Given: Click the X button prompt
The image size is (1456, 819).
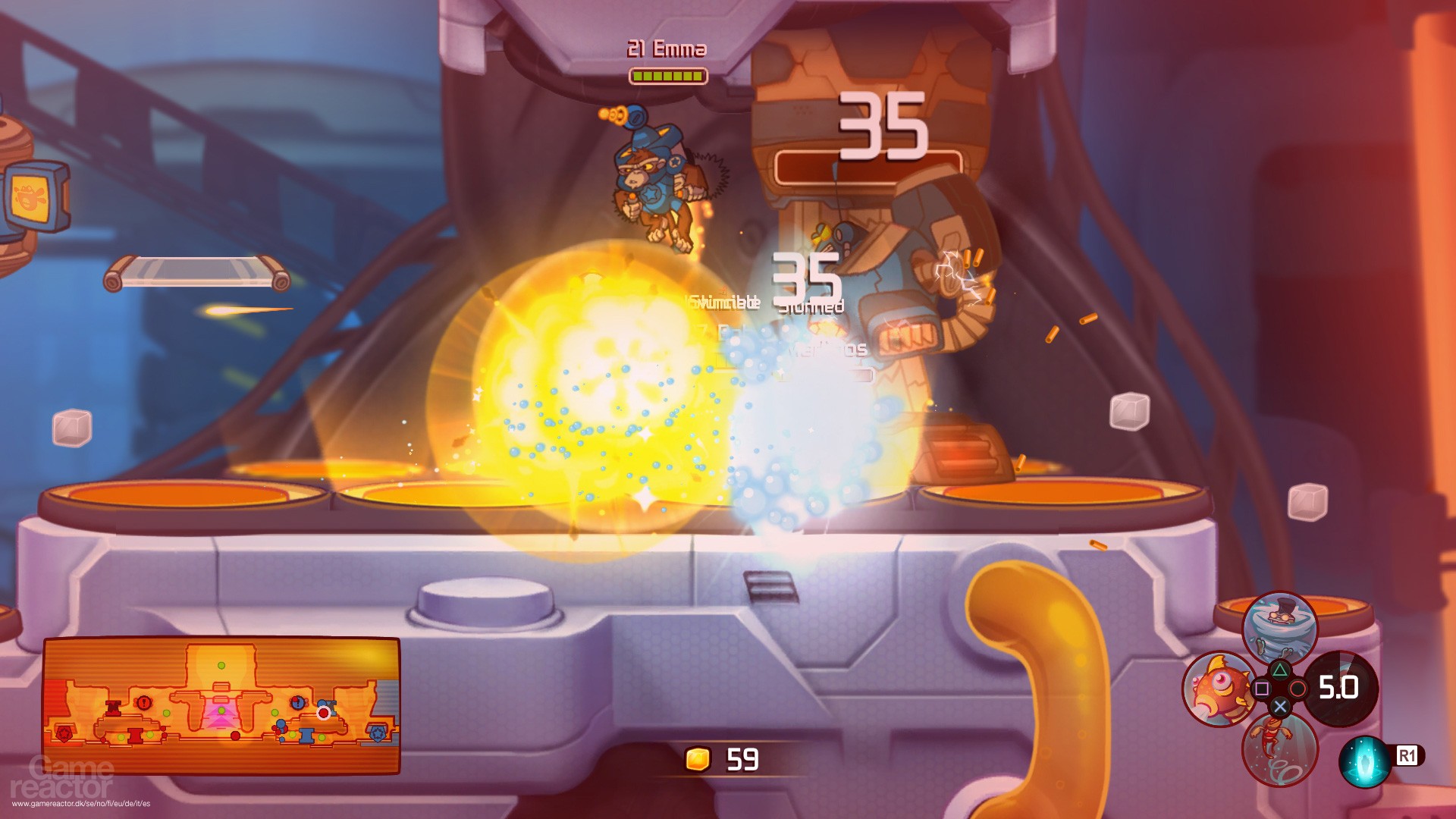Looking at the screenshot, I should click(1282, 705).
